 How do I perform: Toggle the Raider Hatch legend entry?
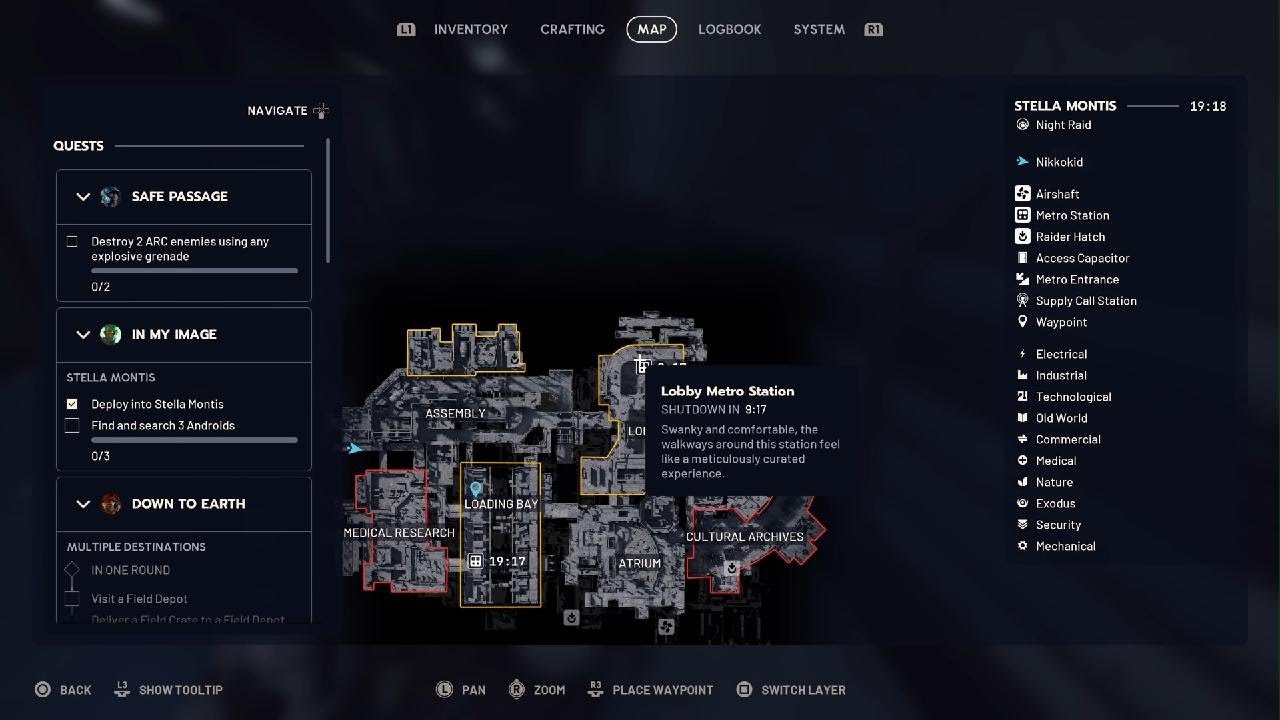(x=1069, y=237)
